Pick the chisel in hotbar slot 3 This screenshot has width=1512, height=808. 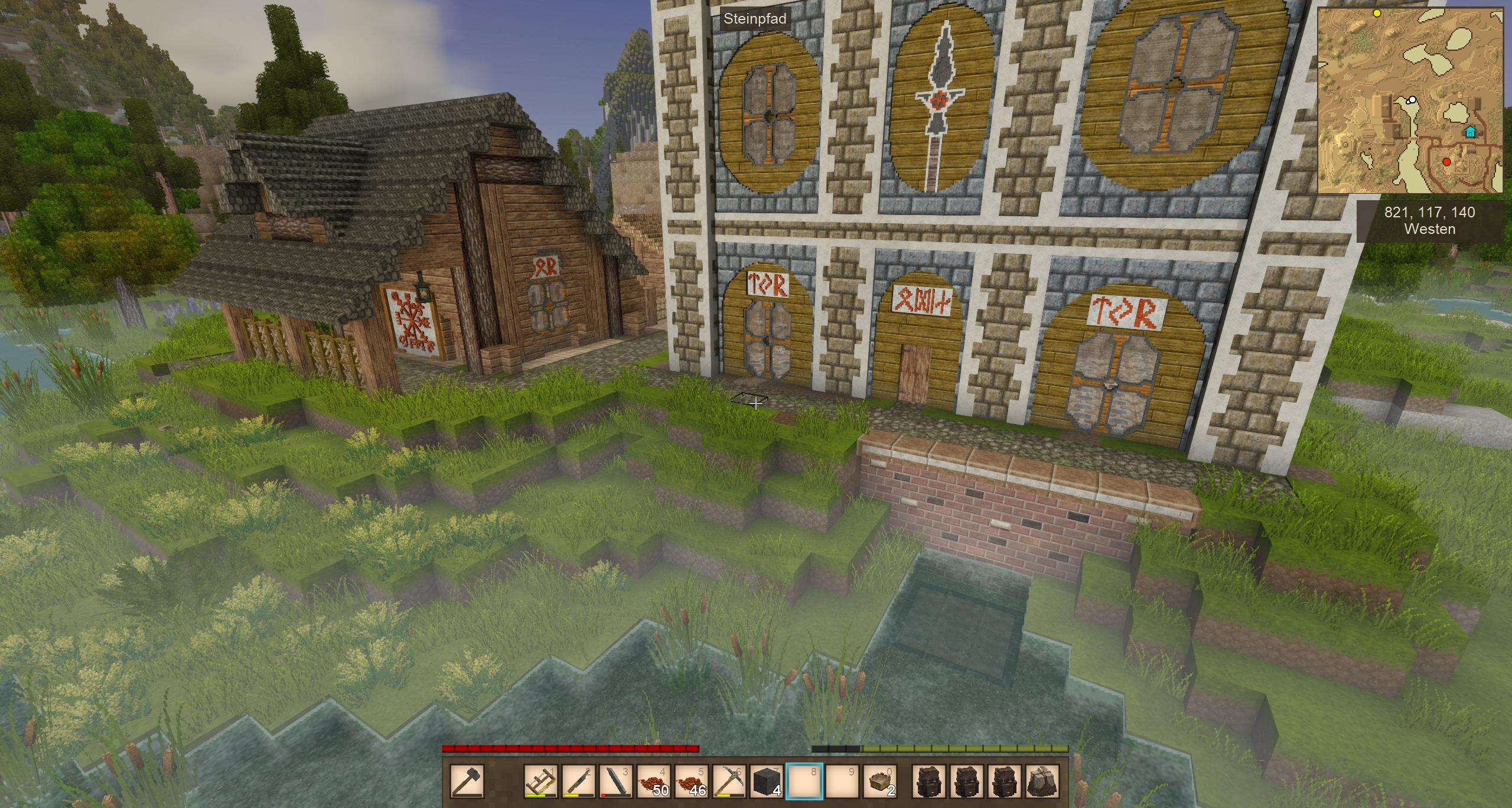click(x=616, y=781)
